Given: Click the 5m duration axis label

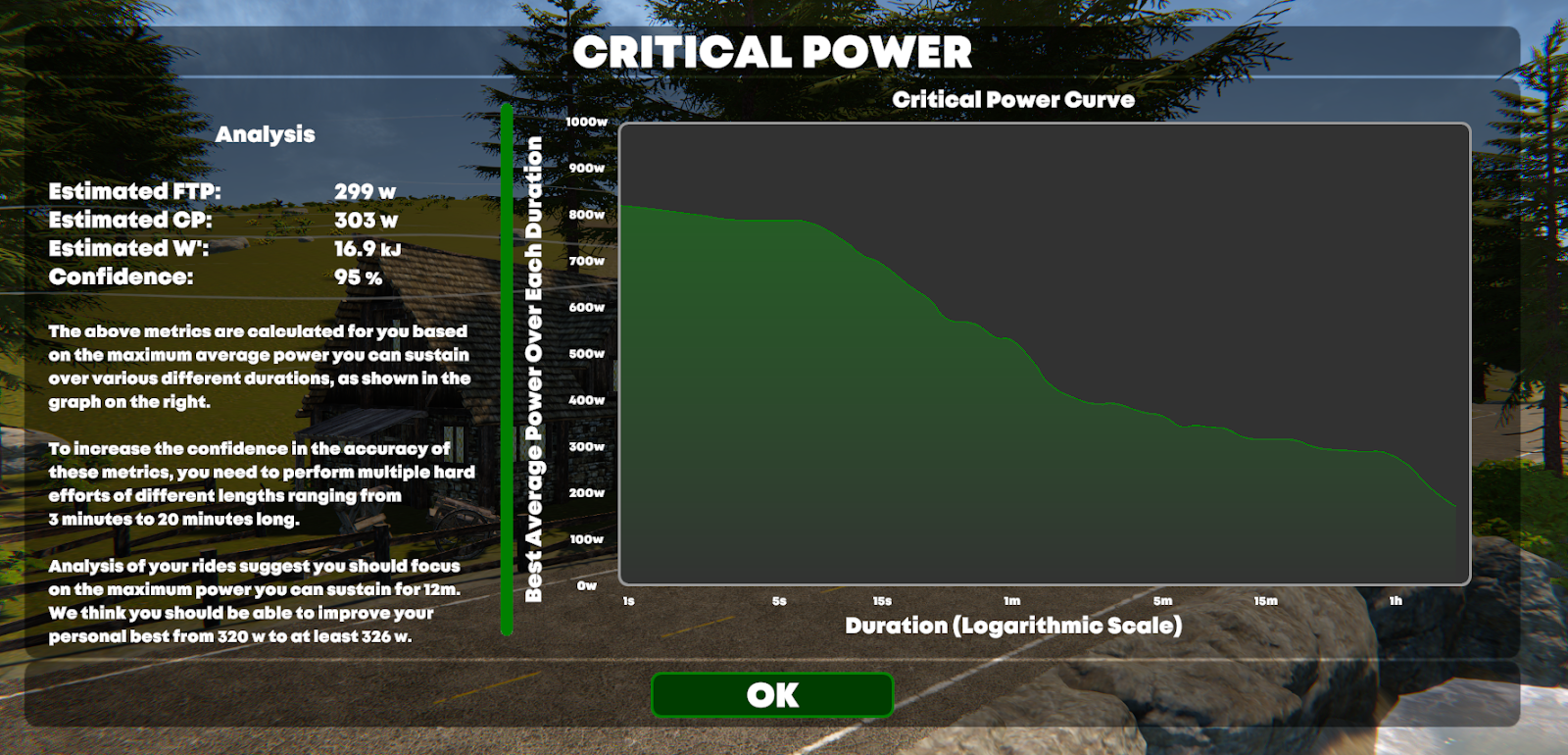Looking at the screenshot, I should pos(1162,597).
